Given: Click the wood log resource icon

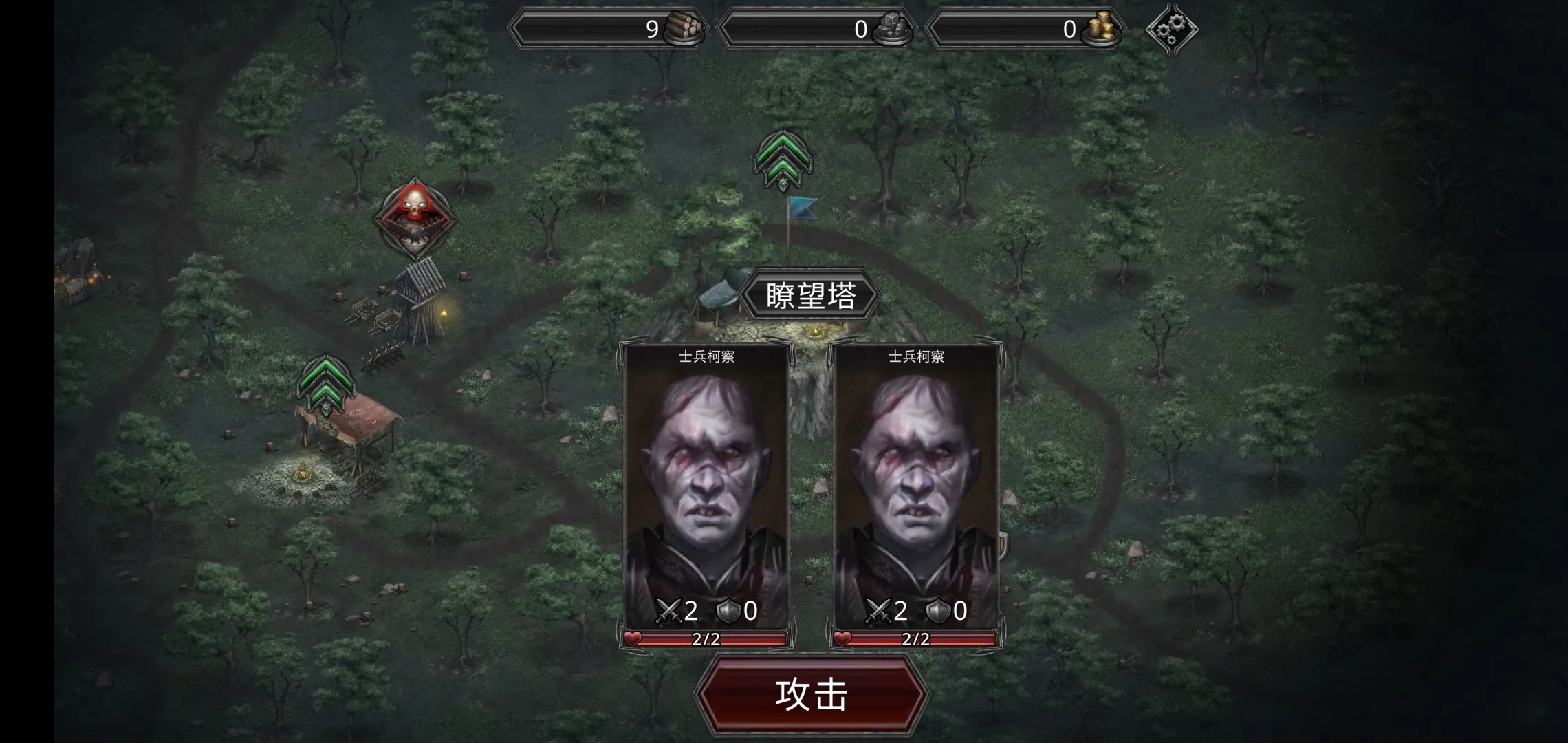Looking at the screenshot, I should point(684,28).
